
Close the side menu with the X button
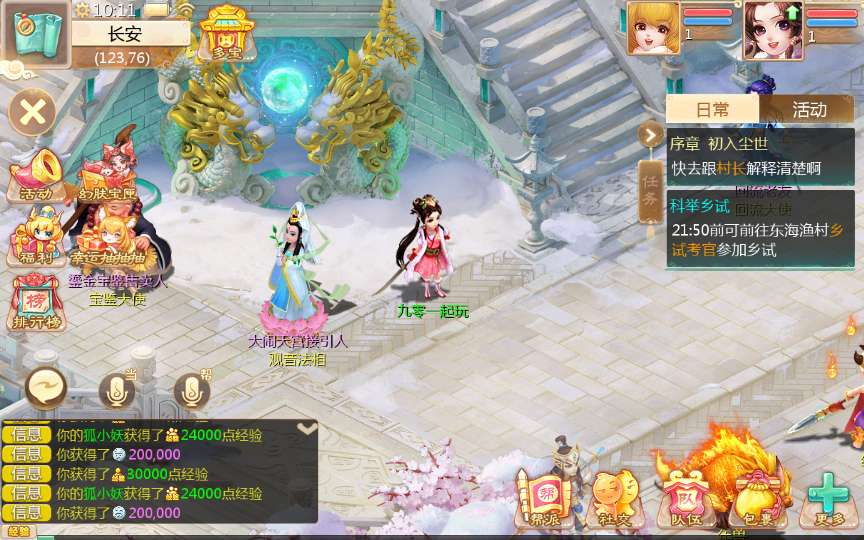click(32, 111)
